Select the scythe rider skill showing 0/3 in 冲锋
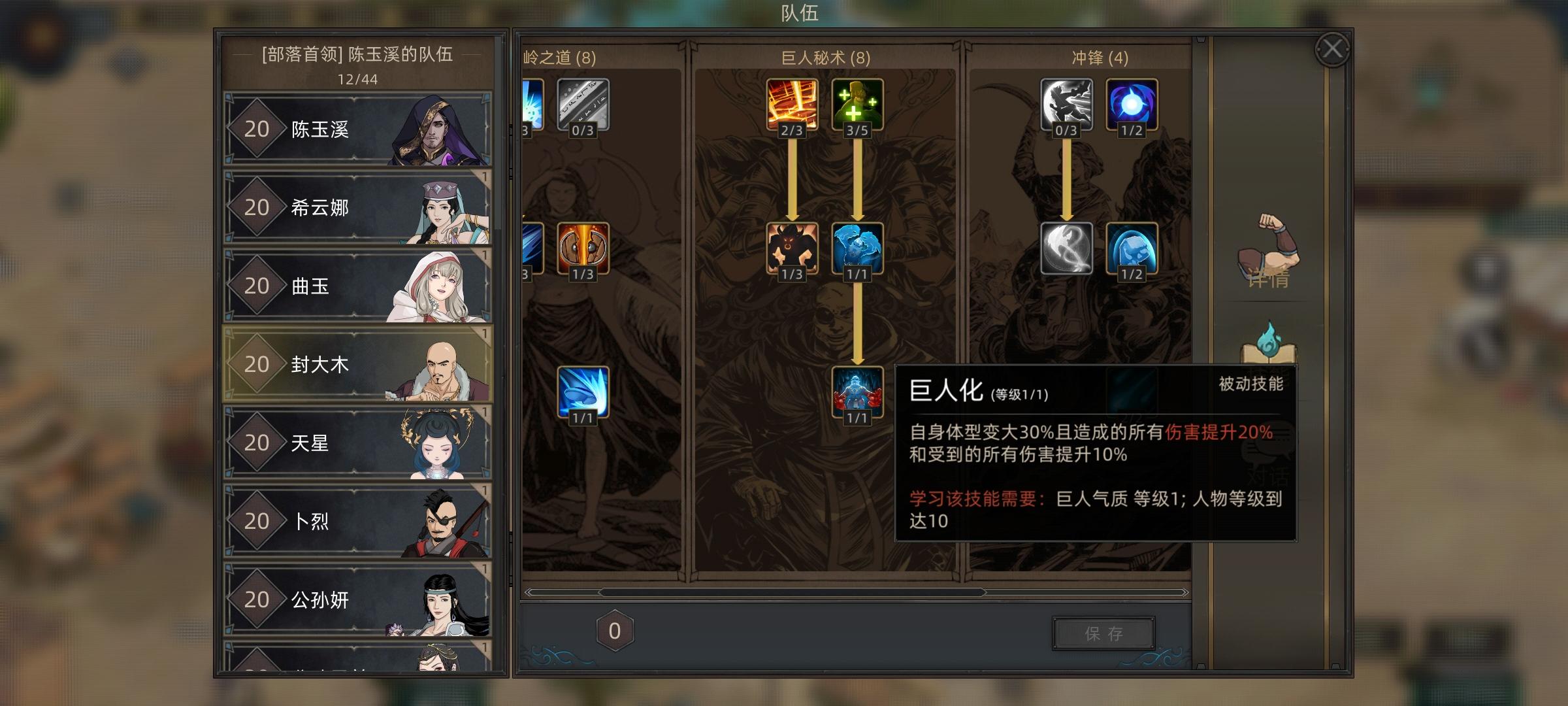The width and height of the screenshot is (1568, 706). [1065, 103]
